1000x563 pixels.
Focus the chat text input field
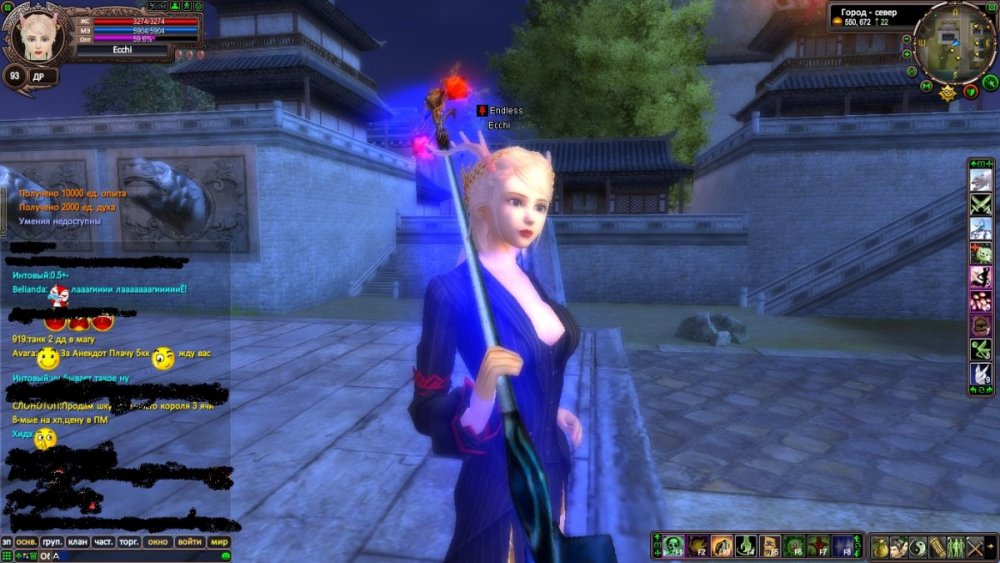(x=135, y=556)
